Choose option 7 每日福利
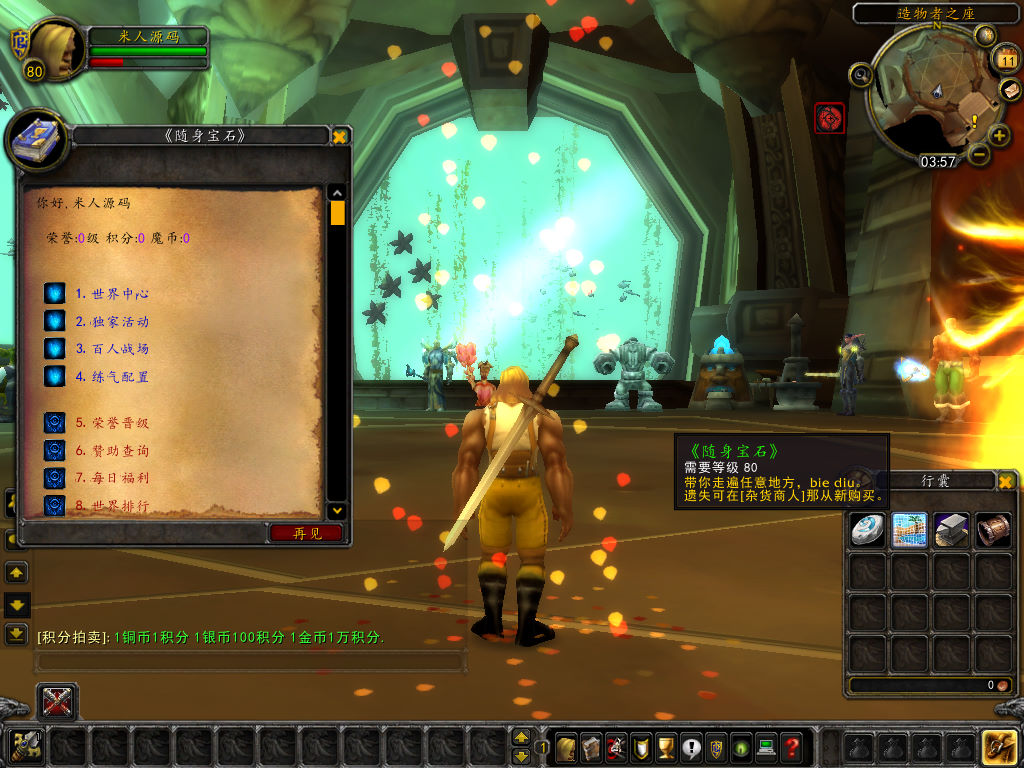The height and width of the screenshot is (768, 1024). click(x=112, y=478)
